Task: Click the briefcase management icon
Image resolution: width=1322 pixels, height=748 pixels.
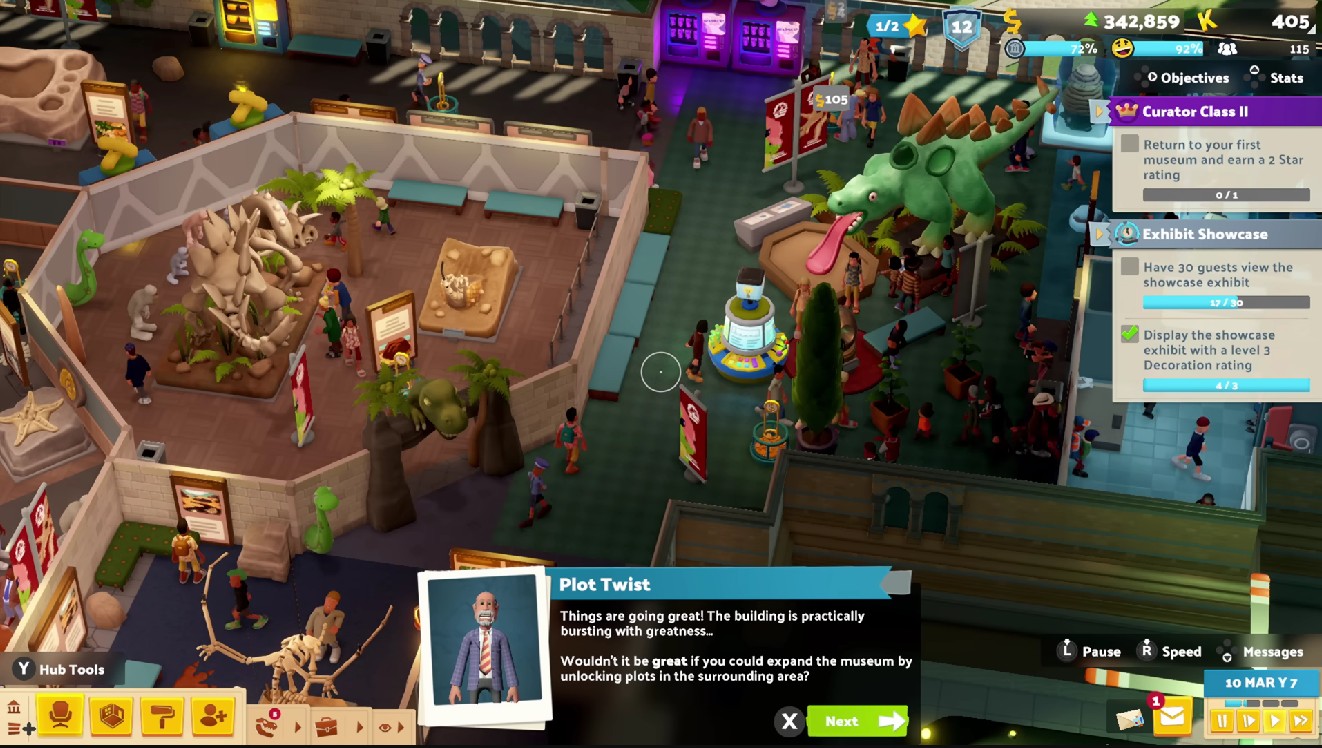Action: point(326,725)
